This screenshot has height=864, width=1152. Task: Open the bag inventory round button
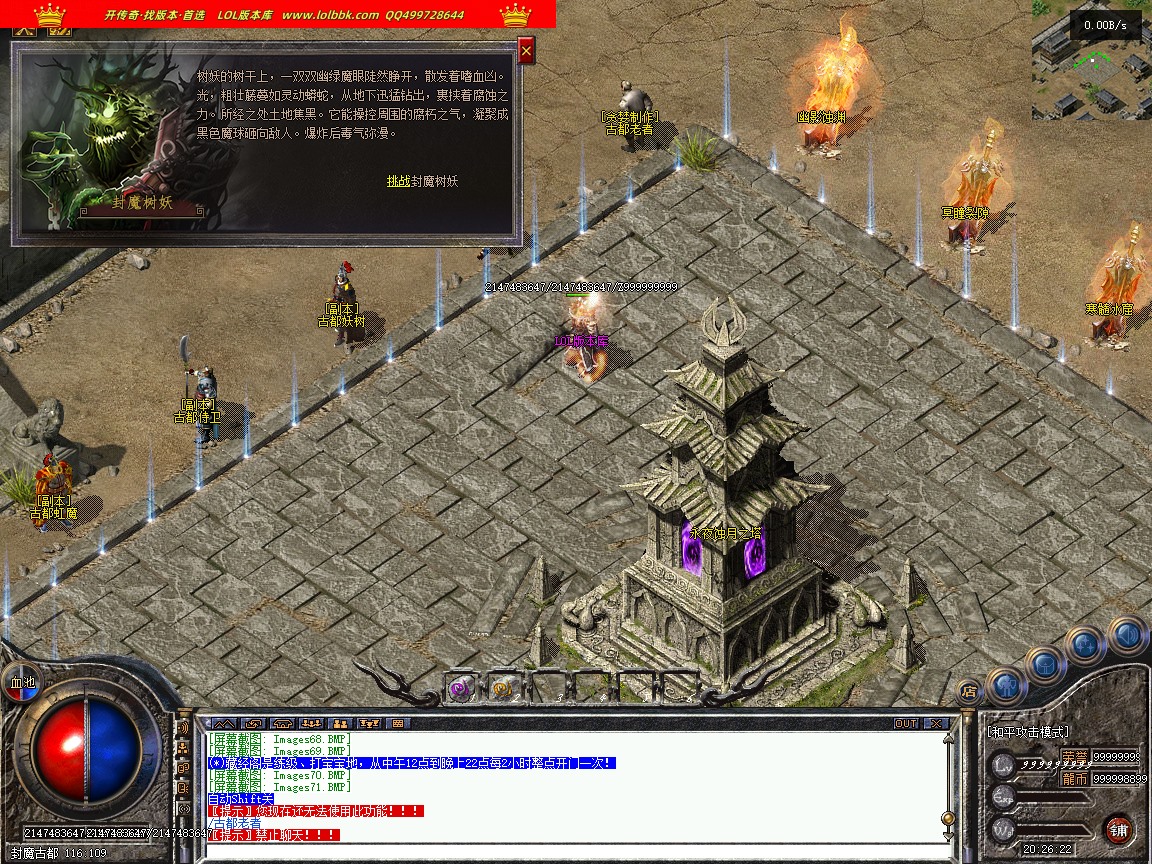tap(1044, 664)
